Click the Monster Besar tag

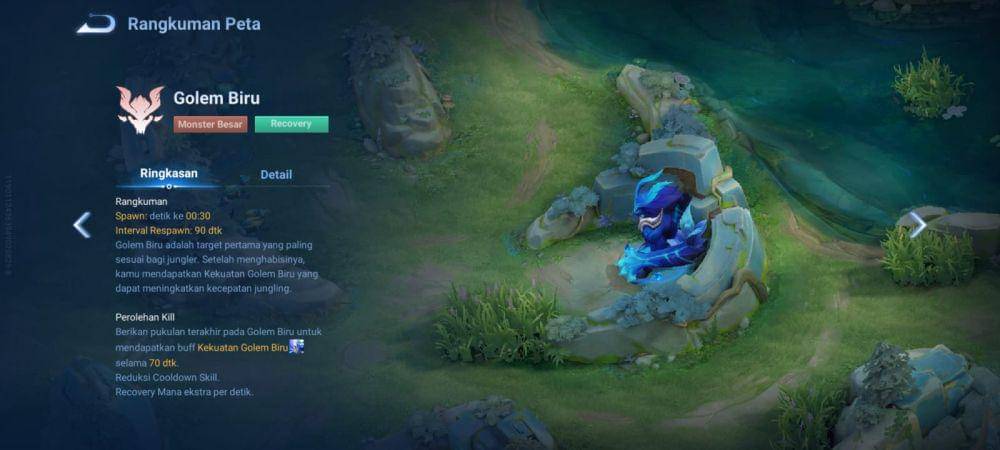point(210,124)
